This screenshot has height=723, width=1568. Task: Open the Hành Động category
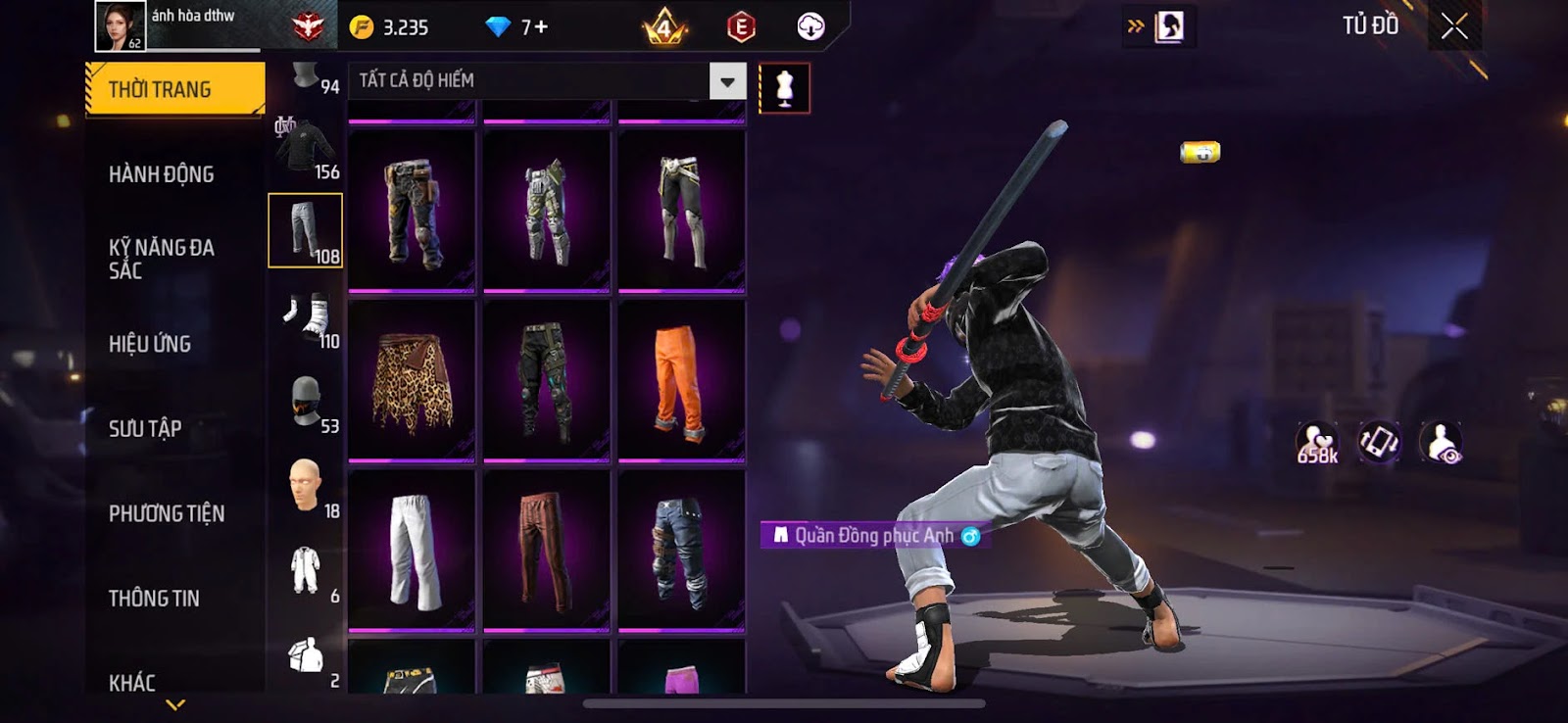(162, 174)
